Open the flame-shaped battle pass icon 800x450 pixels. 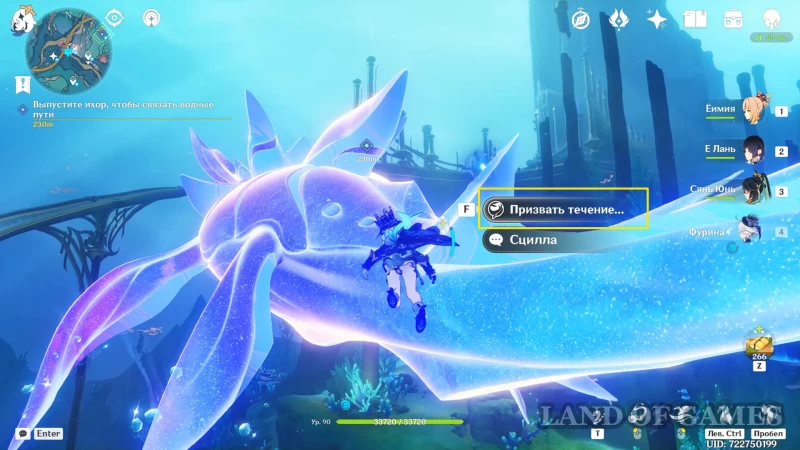(618, 19)
